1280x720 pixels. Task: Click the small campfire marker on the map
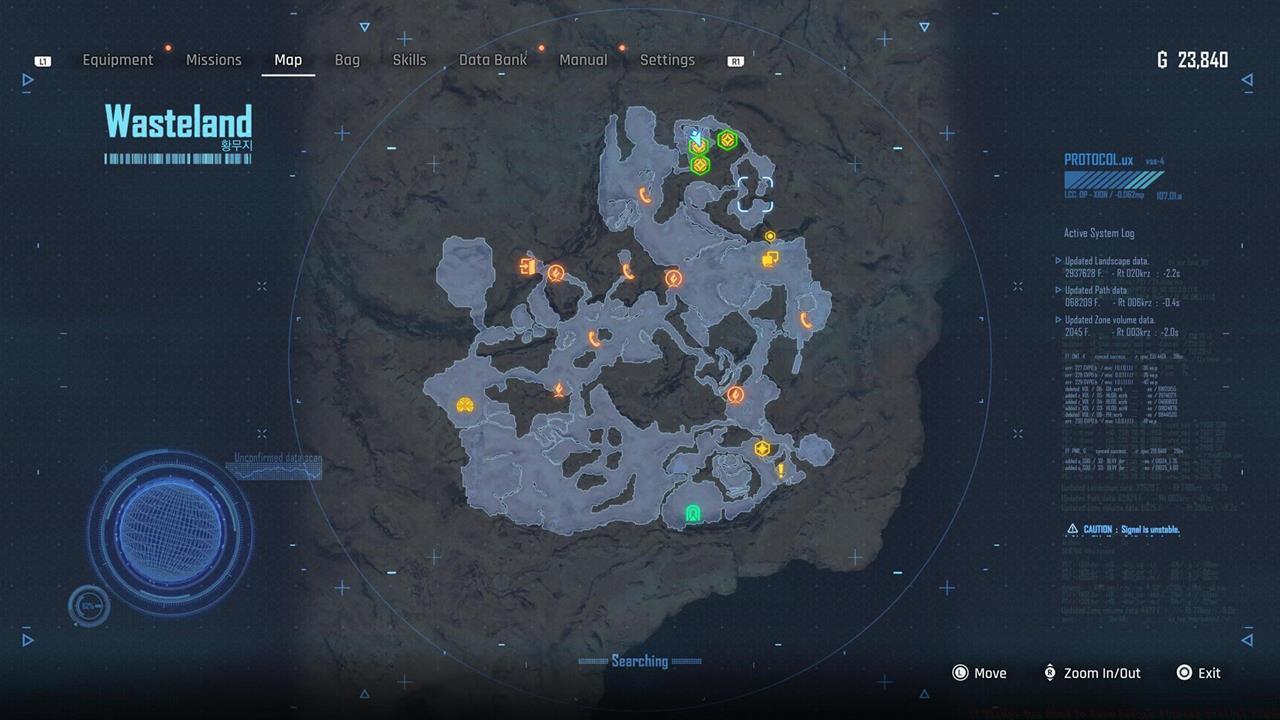pyautogui.click(x=559, y=388)
